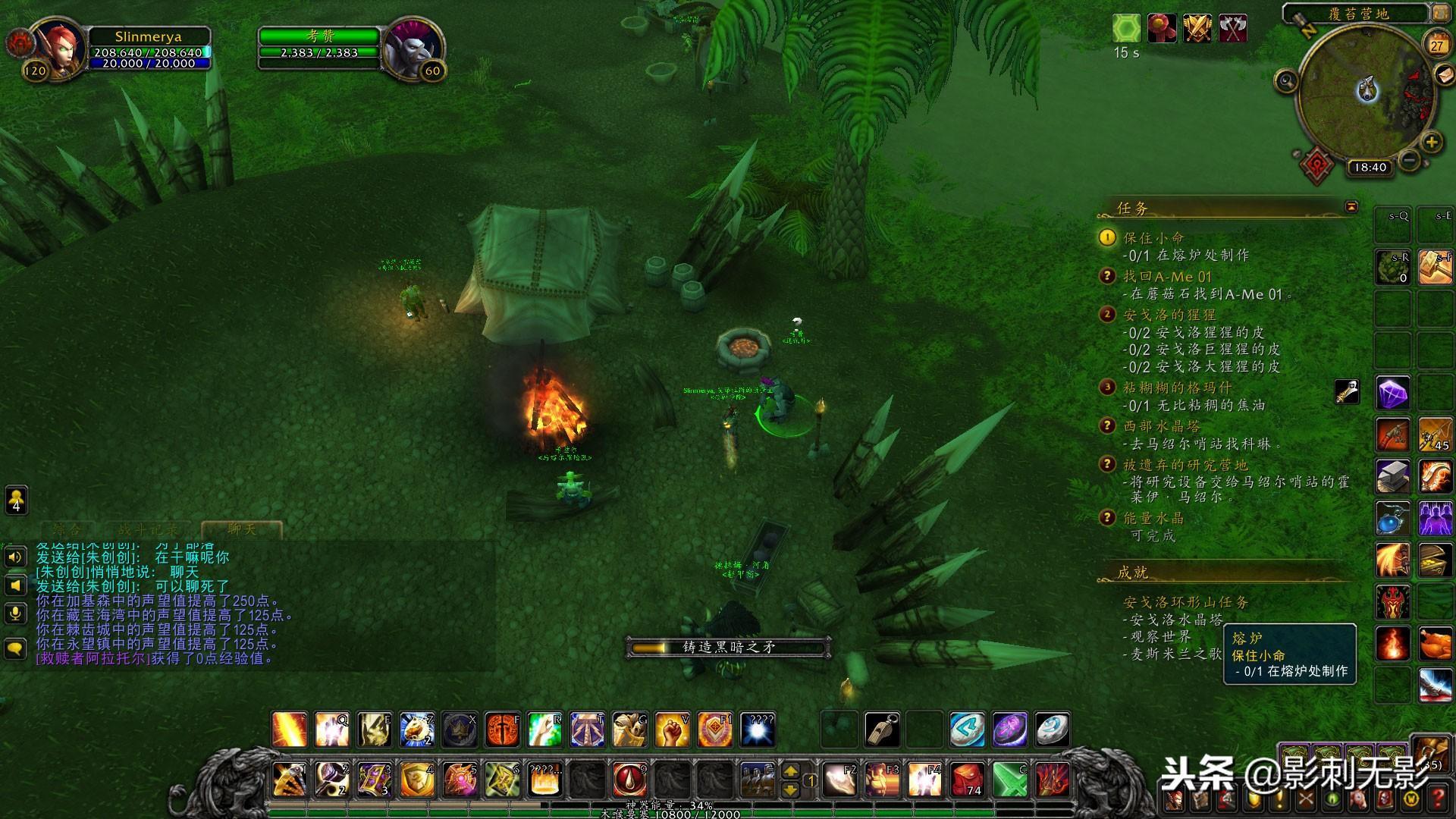
Task: Open the mail envelope icon by the minimap
Action: point(1444,74)
